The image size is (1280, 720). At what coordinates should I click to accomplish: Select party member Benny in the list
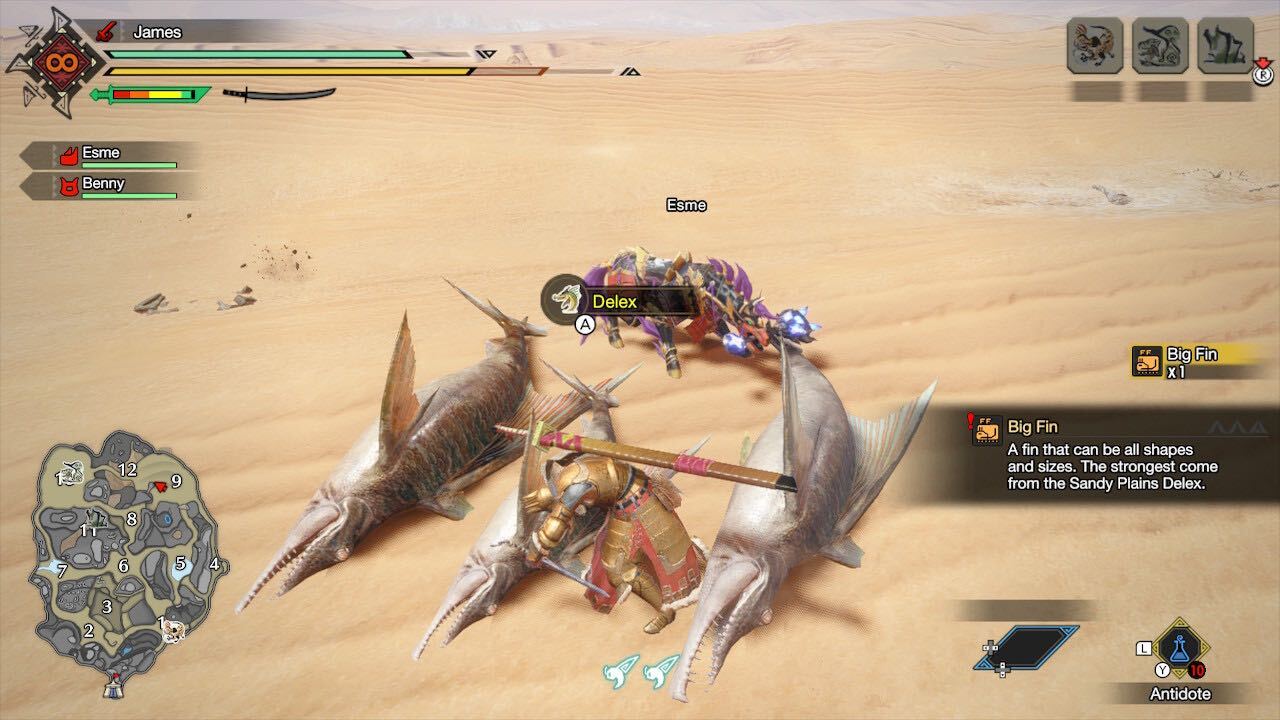pos(103,185)
